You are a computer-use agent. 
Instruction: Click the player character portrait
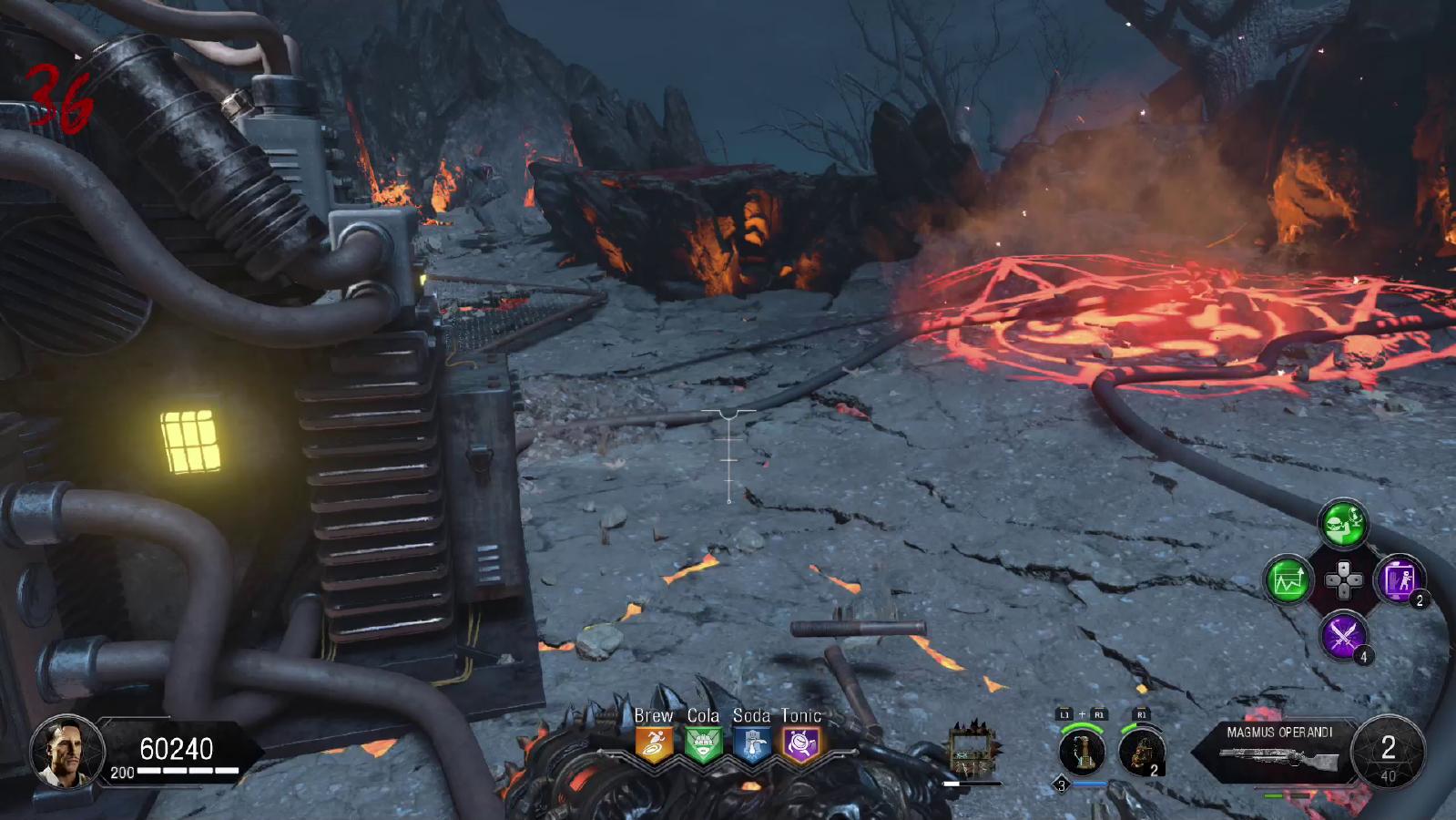tap(66, 751)
